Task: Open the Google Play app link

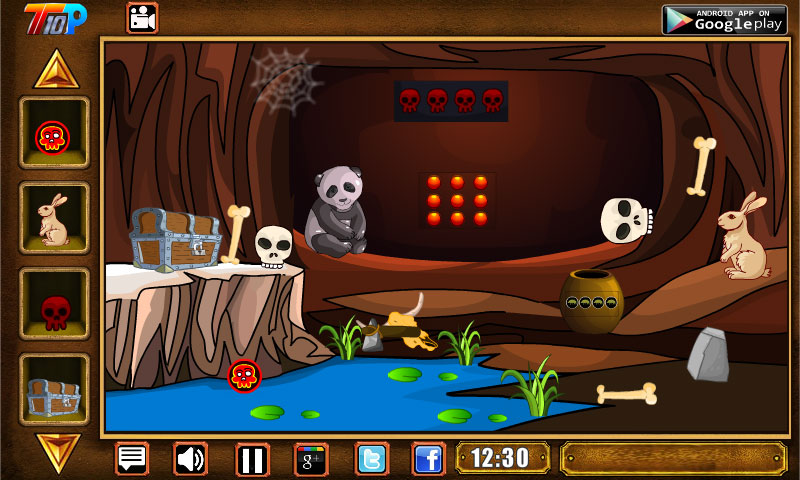Action: (x=724, y=18)
